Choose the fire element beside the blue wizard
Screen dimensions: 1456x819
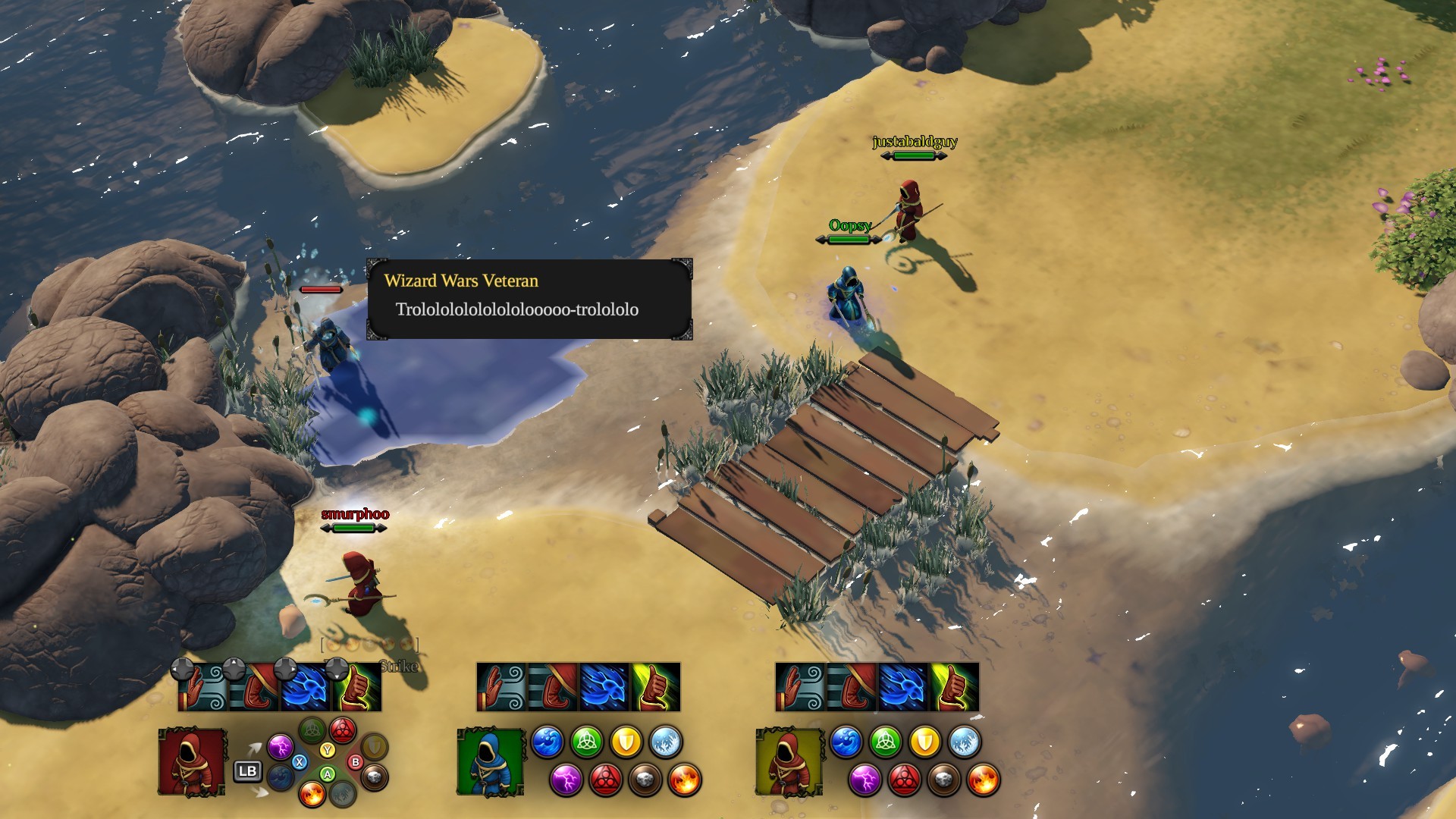[x=684, y=780]
